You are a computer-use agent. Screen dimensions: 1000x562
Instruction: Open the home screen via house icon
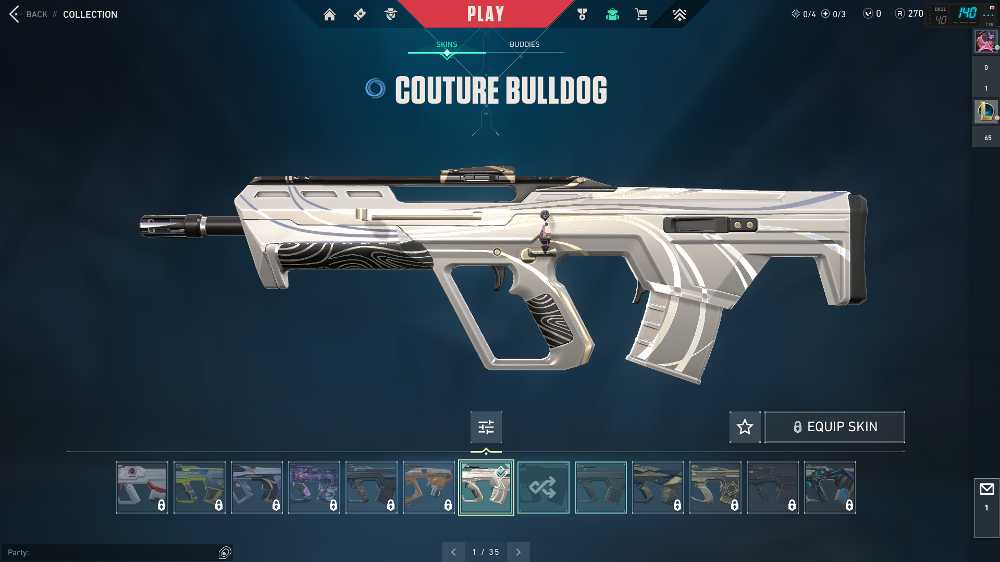click(330, 15)
